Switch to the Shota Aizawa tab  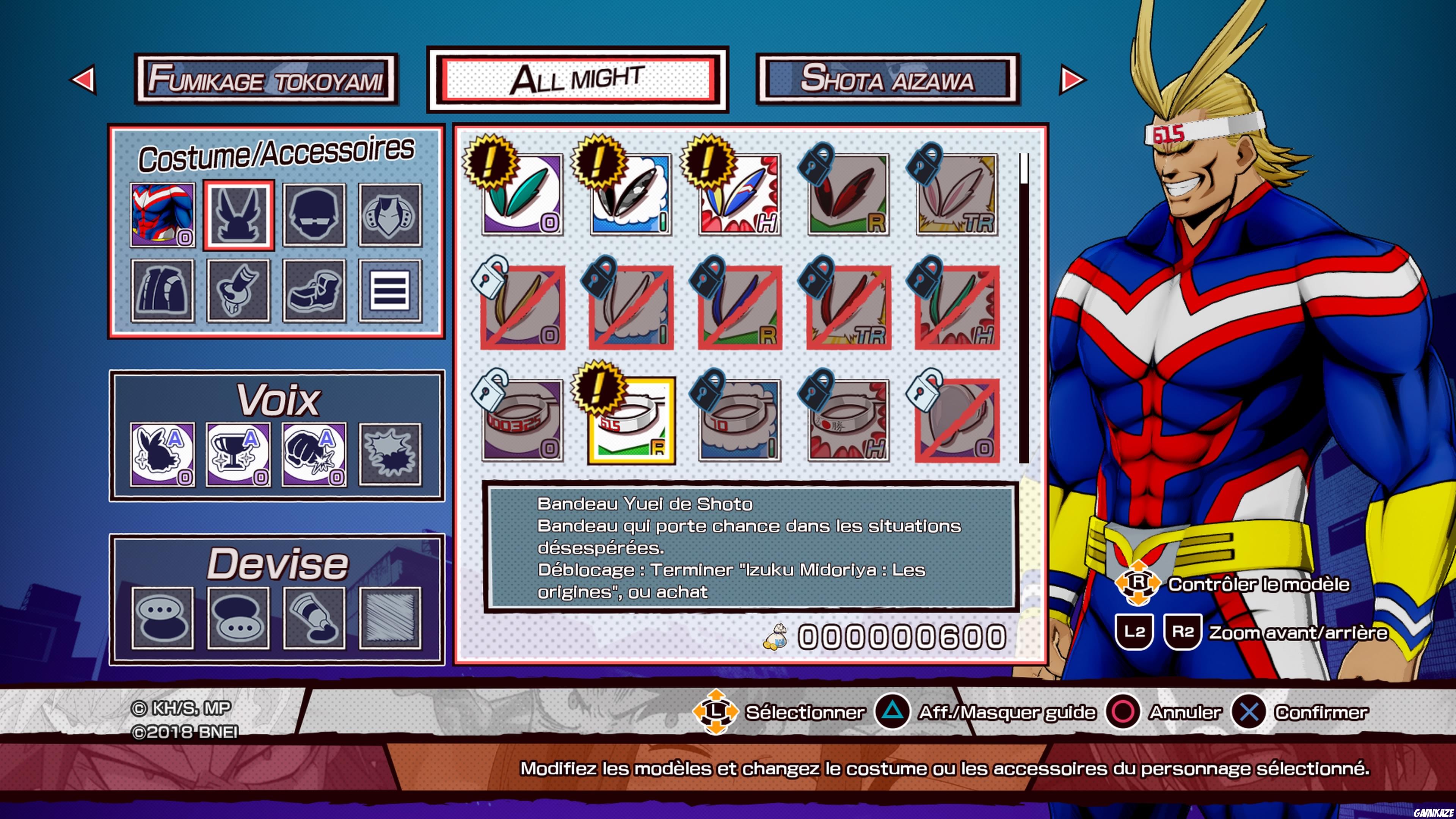point(887,79)
